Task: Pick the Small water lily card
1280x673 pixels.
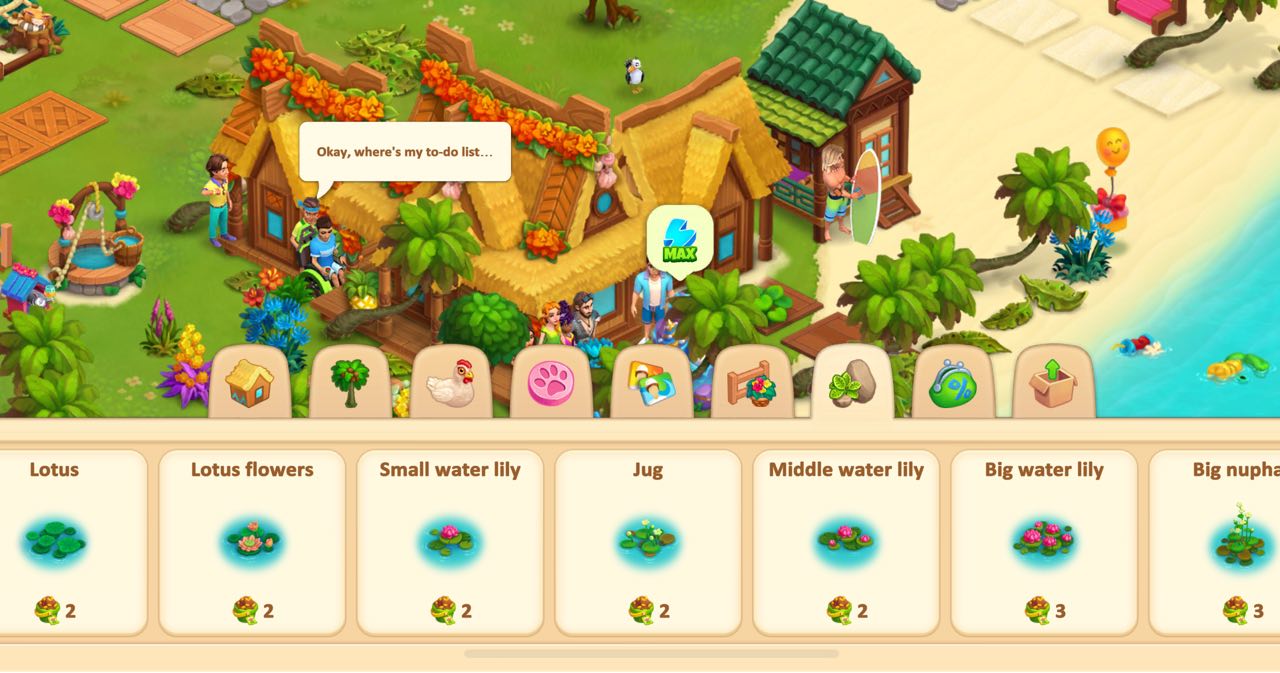Action: coord(450,541)
